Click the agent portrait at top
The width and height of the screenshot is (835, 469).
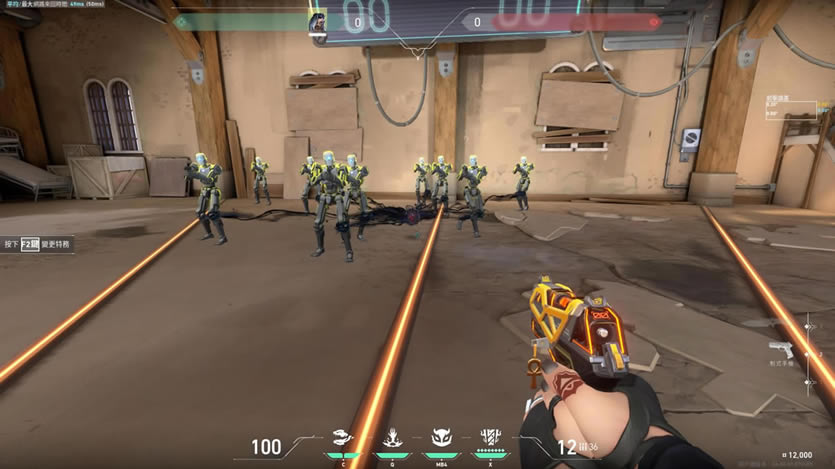(318, 22)
